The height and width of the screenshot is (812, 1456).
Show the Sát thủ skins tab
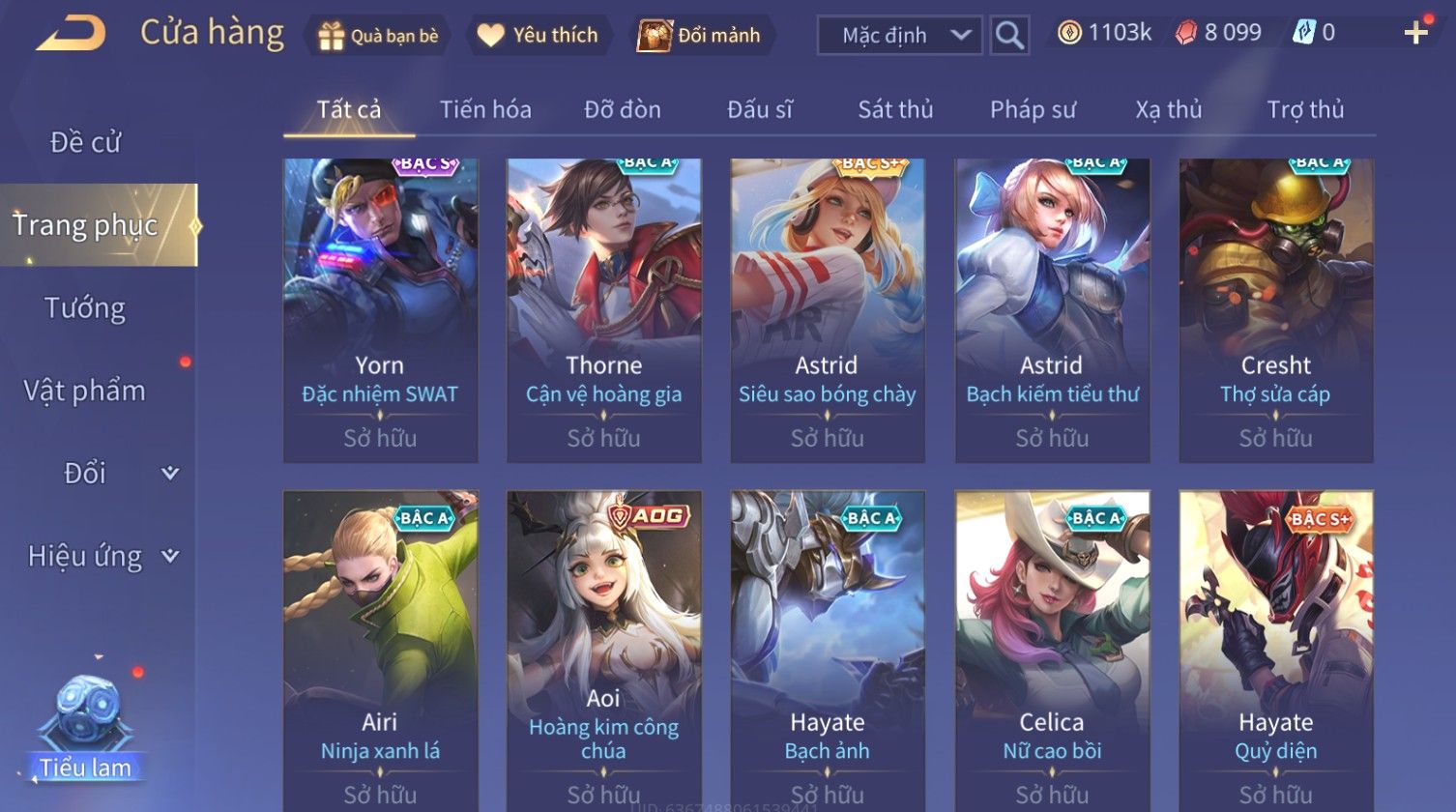click(895, 110)
